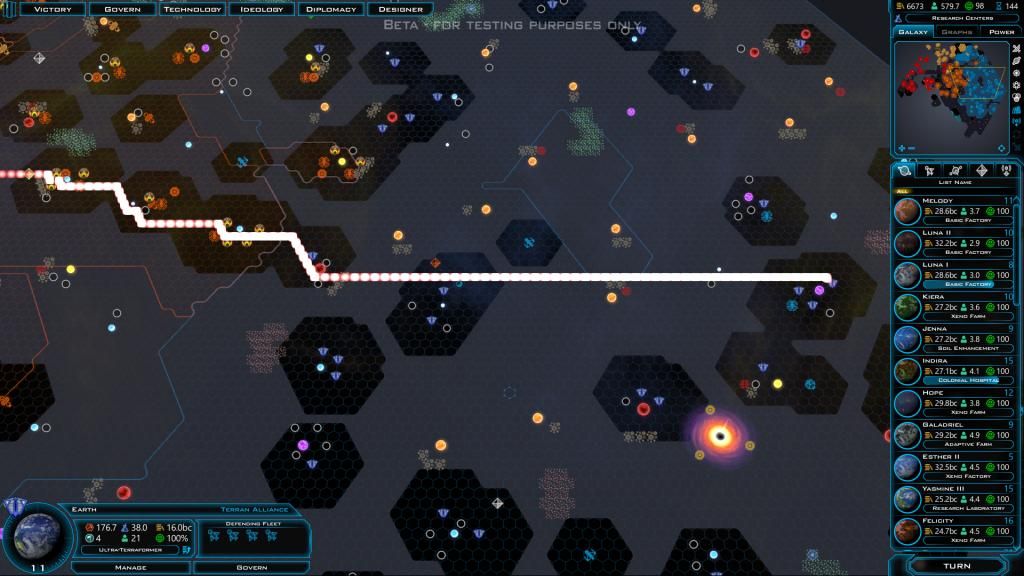Open the Technology screen
Viewport: 1024px width, 576px height.
192,9
